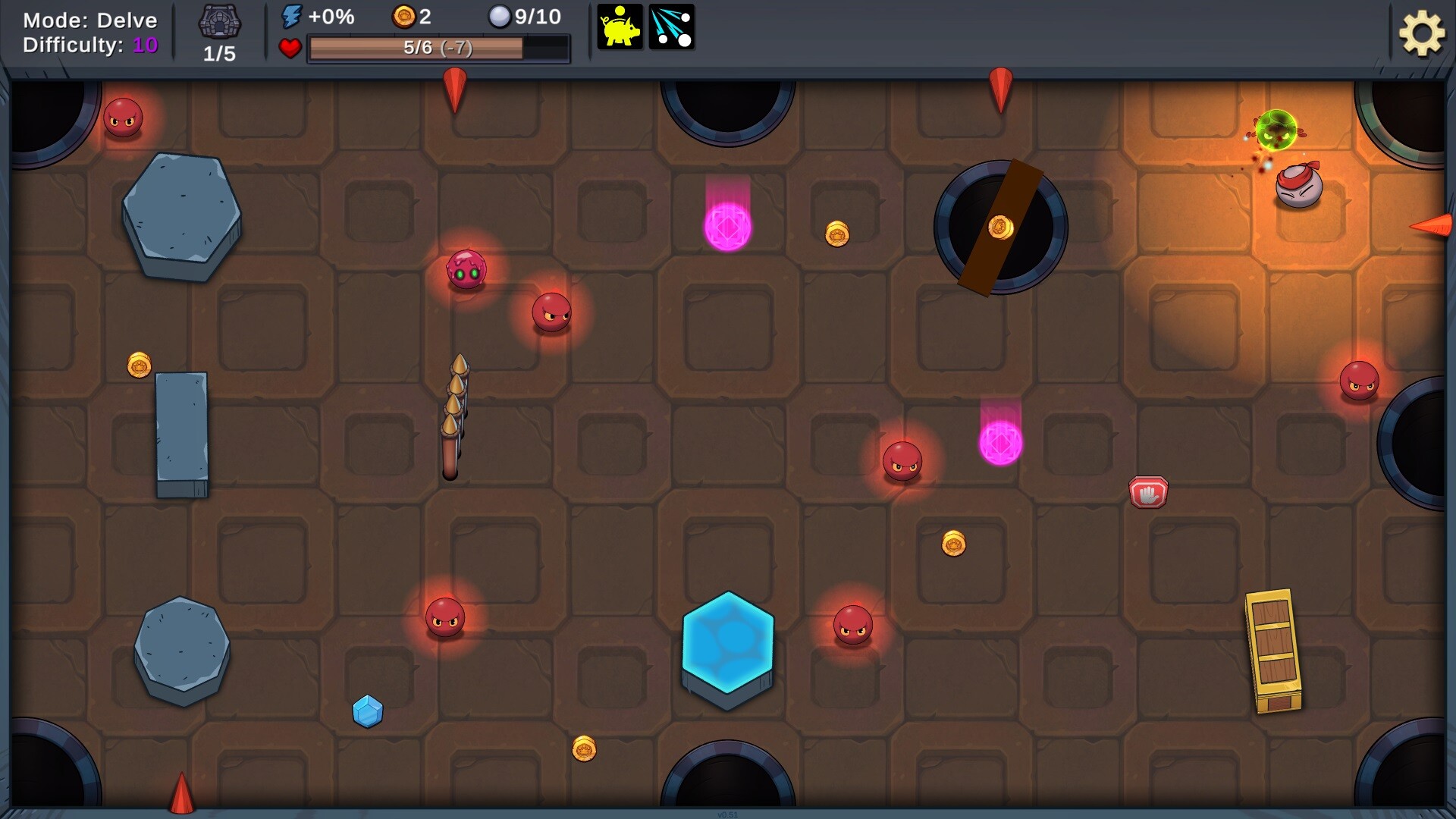Click the Mode: Delve label
Viewport: 1456px width, 819px height.
tap(91, 20)
